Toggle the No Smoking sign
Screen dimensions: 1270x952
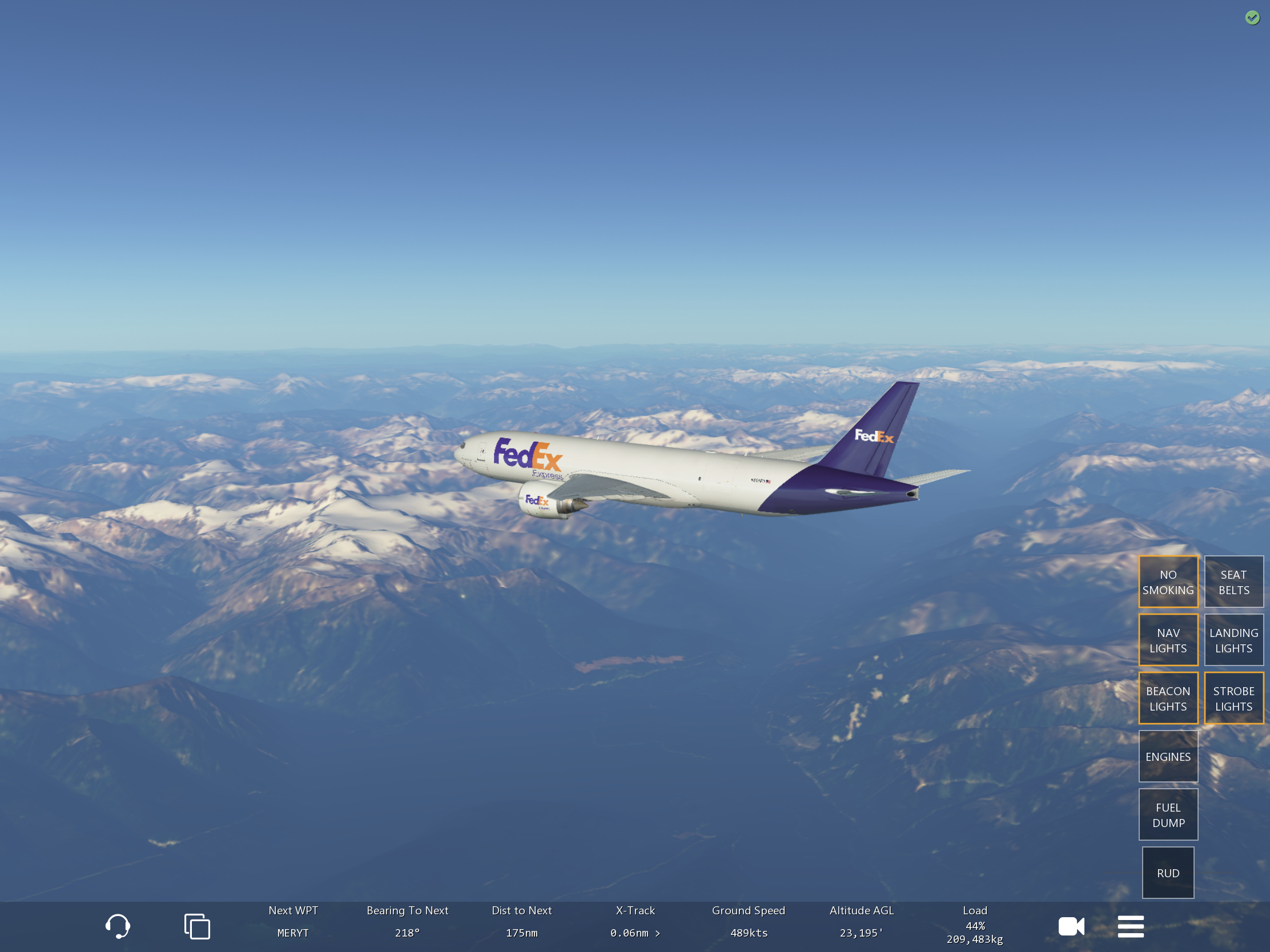1168,582
